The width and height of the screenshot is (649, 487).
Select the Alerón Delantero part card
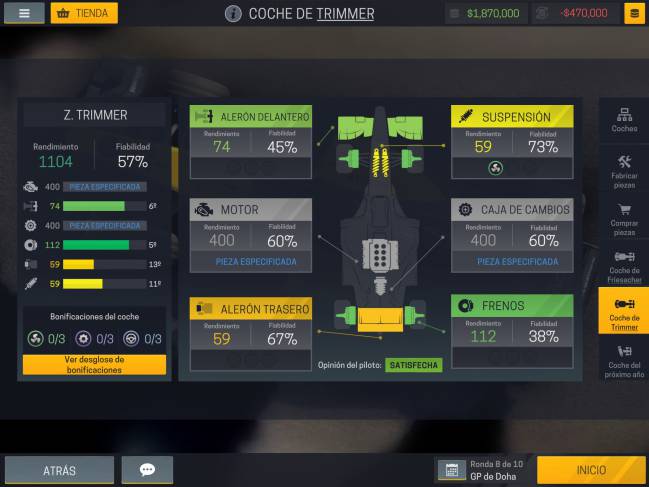coord(250,141)
